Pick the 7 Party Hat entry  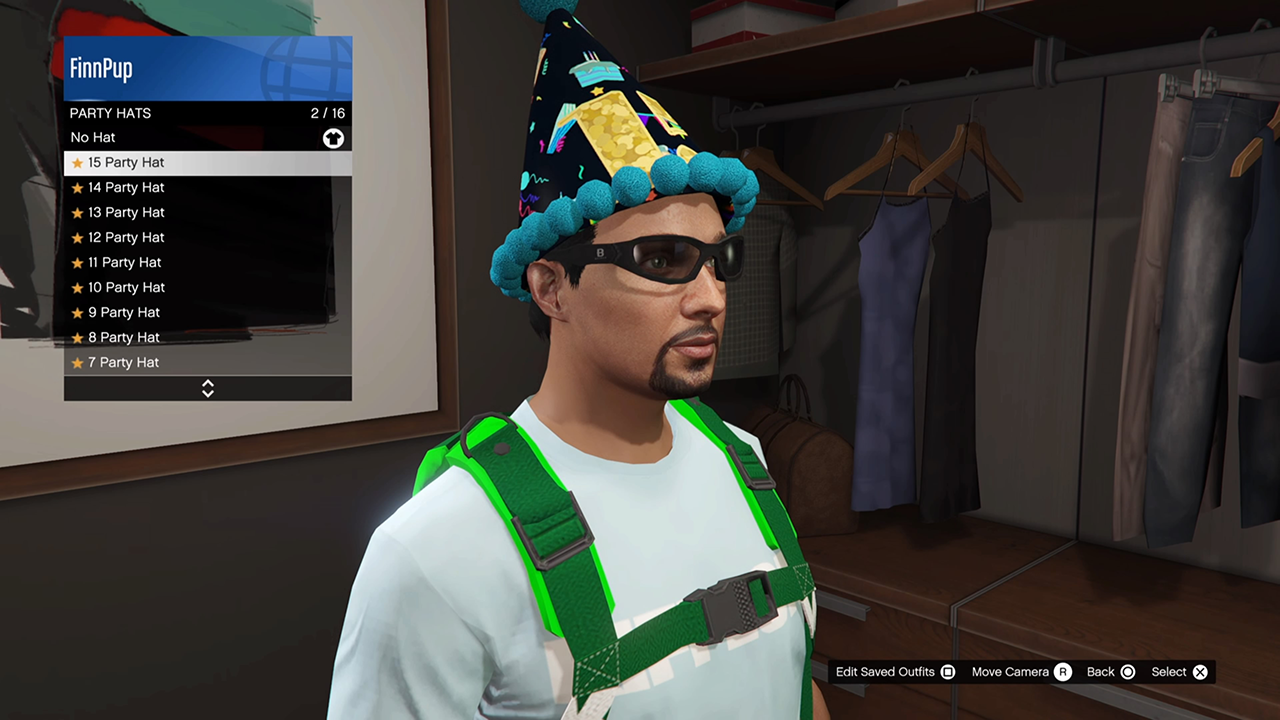pos(207,363)
